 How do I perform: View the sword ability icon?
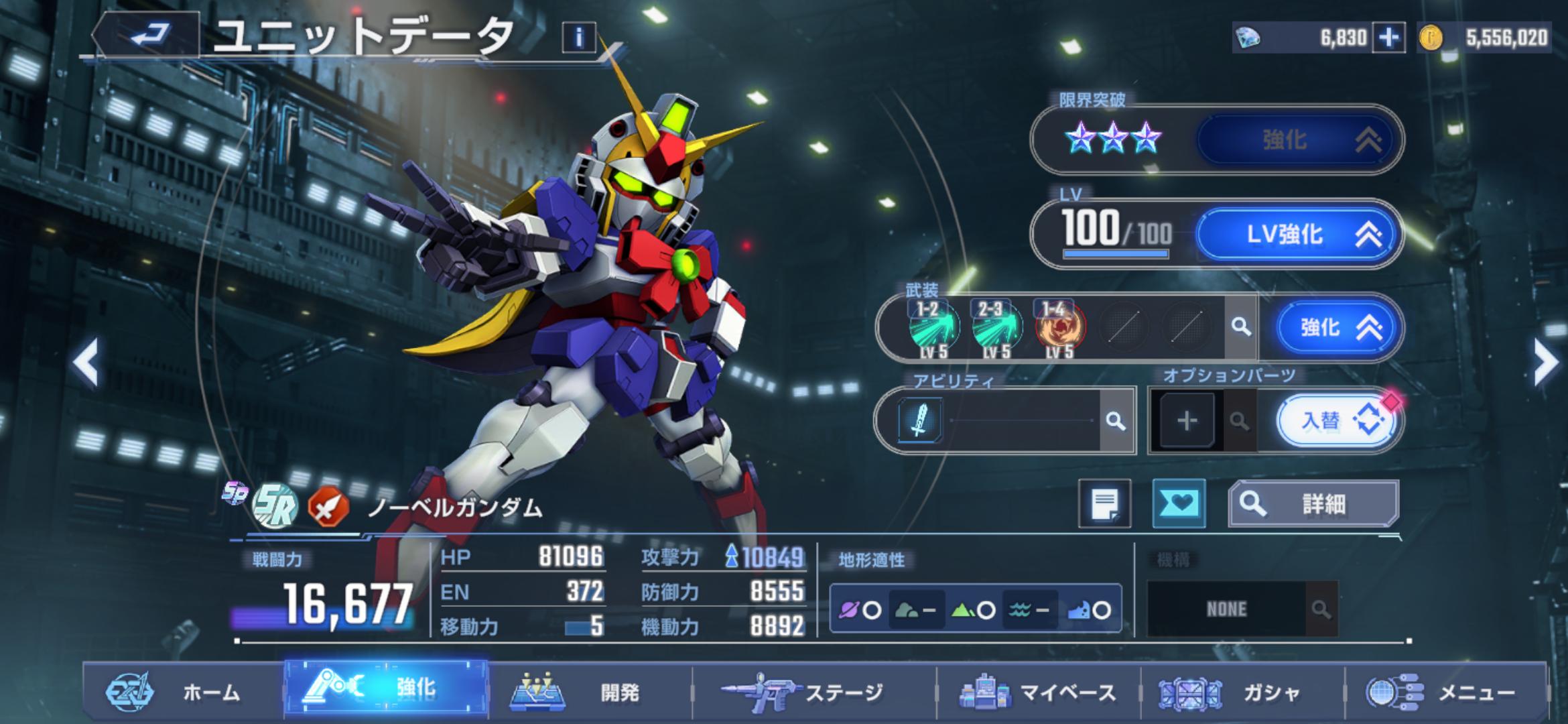[919, 420]
